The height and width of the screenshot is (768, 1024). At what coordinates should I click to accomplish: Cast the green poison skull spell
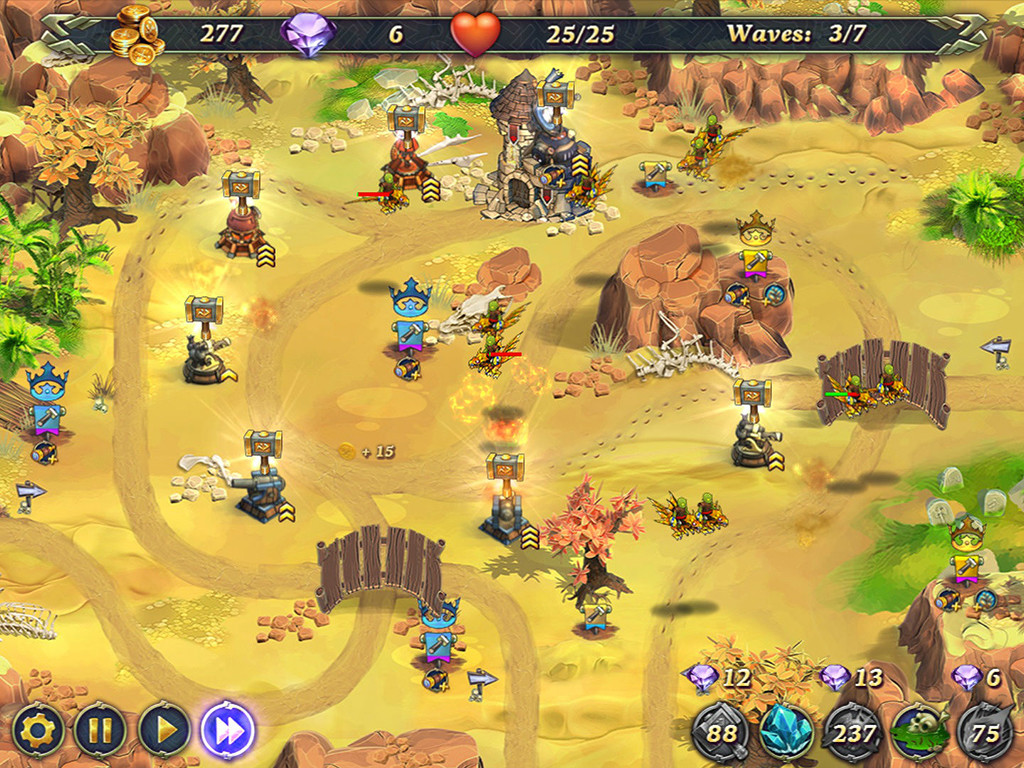[x=919, y=733]
